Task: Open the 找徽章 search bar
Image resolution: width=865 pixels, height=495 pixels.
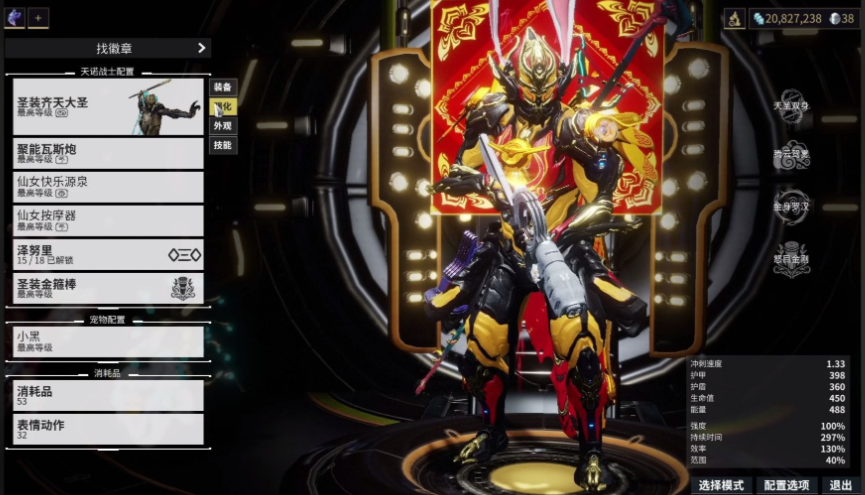Action: [107, 48]
